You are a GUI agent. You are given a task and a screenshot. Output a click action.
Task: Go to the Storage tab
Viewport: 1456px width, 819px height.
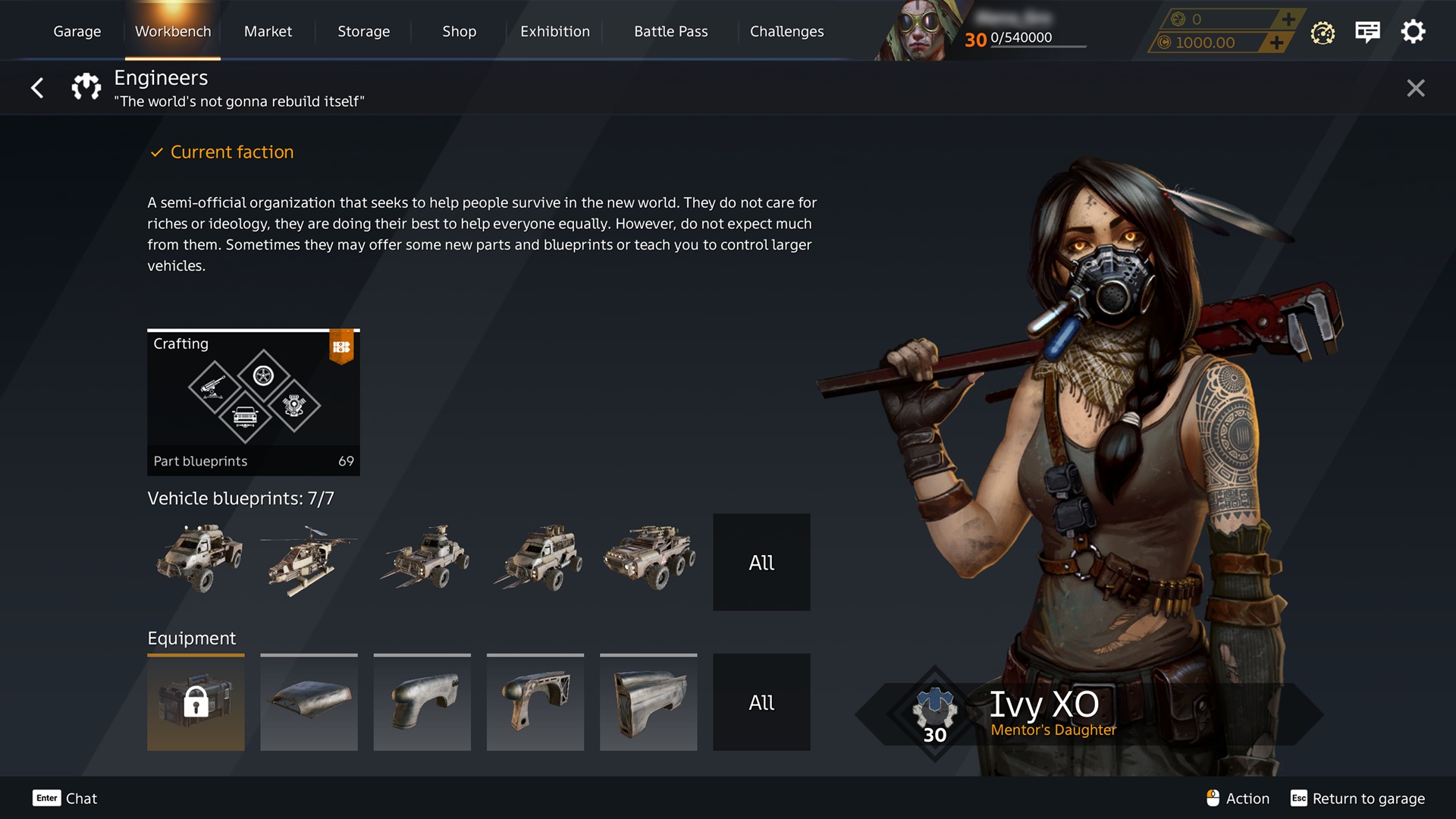(363, 31)
